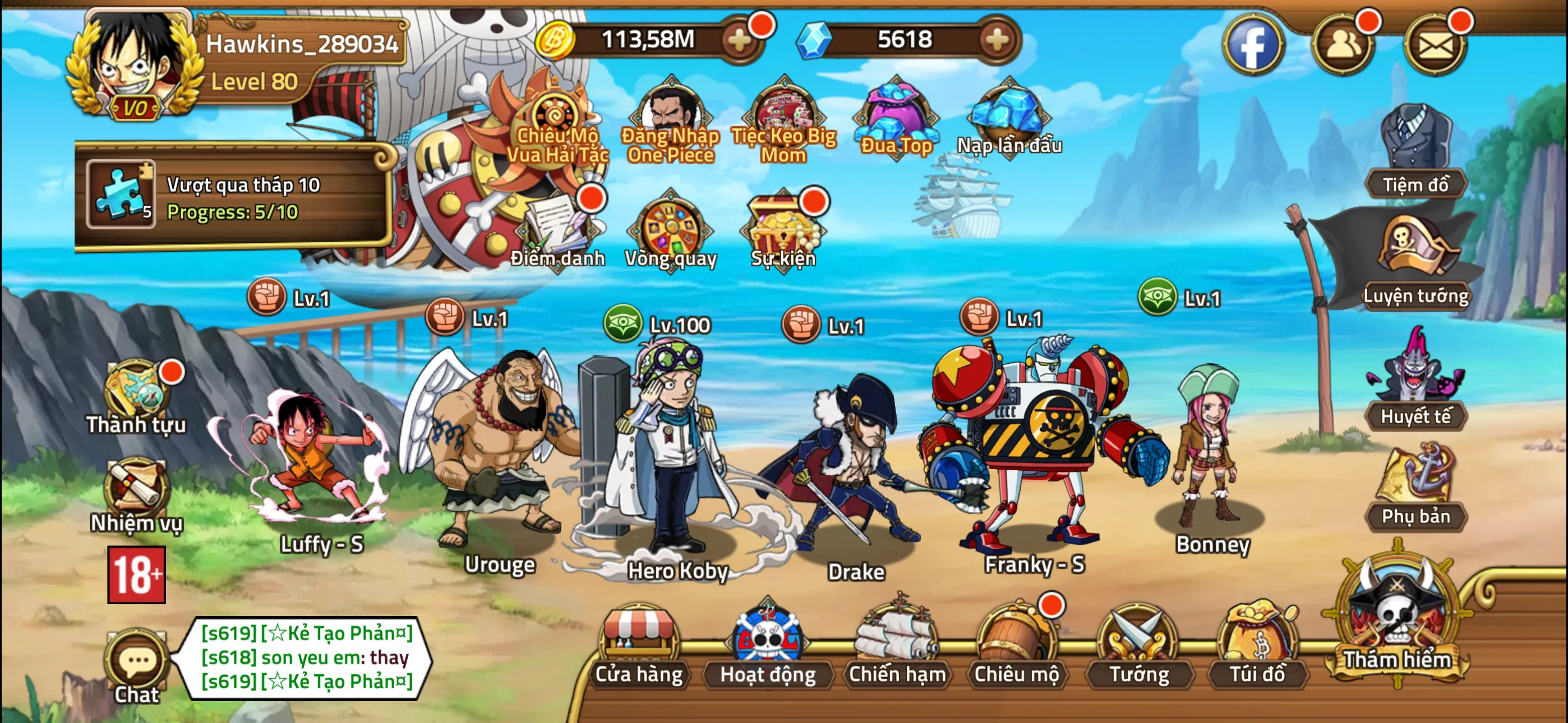Open the mail envelope icon

(1435, 44)
